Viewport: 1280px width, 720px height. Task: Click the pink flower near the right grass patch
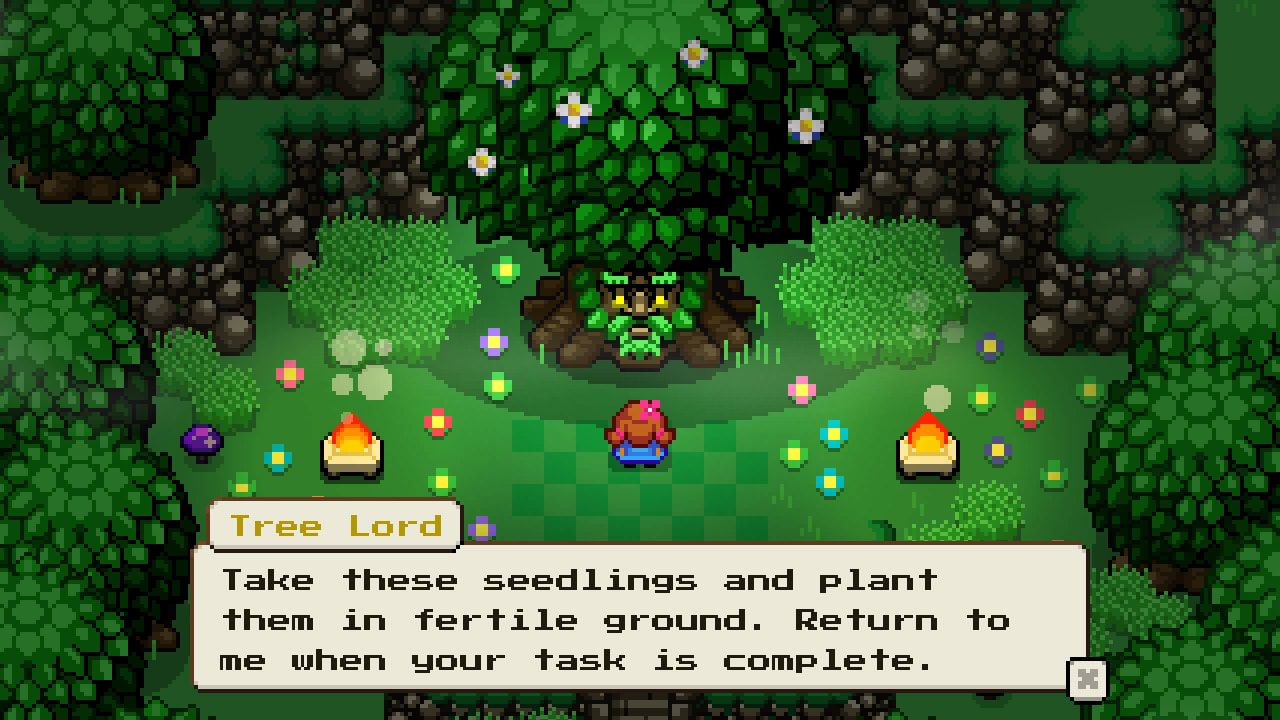[800, 389]
